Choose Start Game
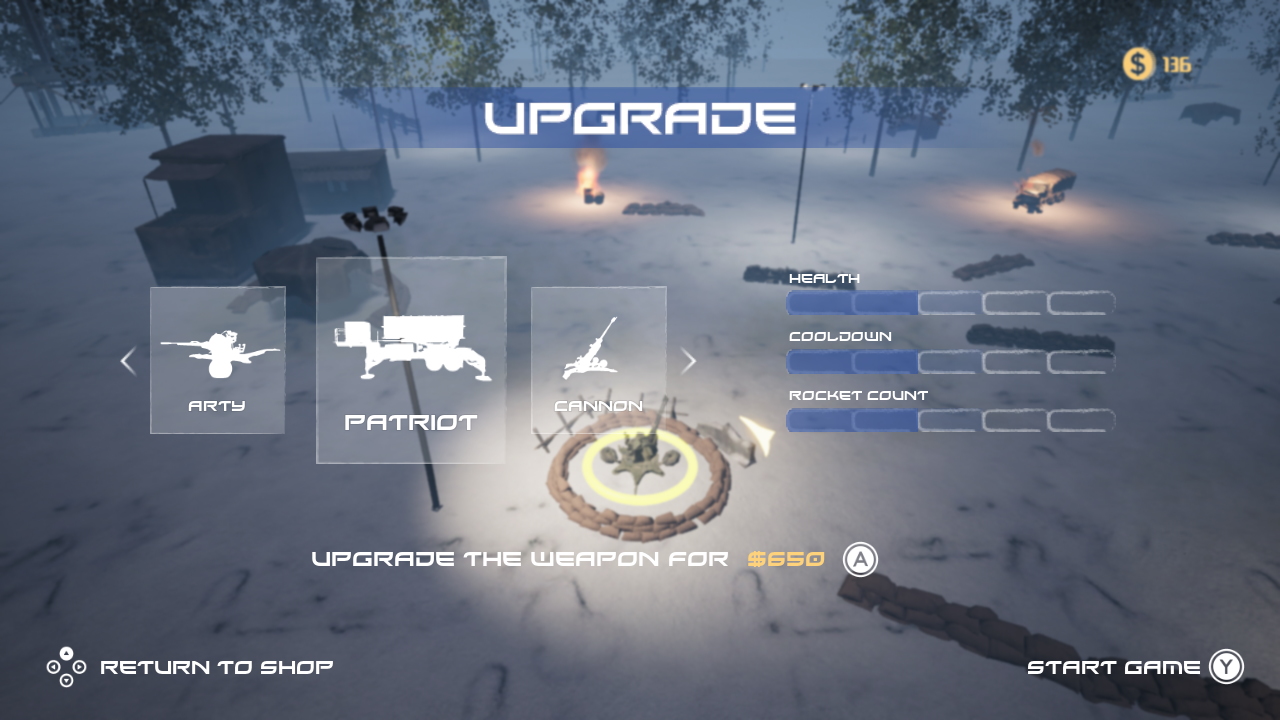 (1114, 666)
